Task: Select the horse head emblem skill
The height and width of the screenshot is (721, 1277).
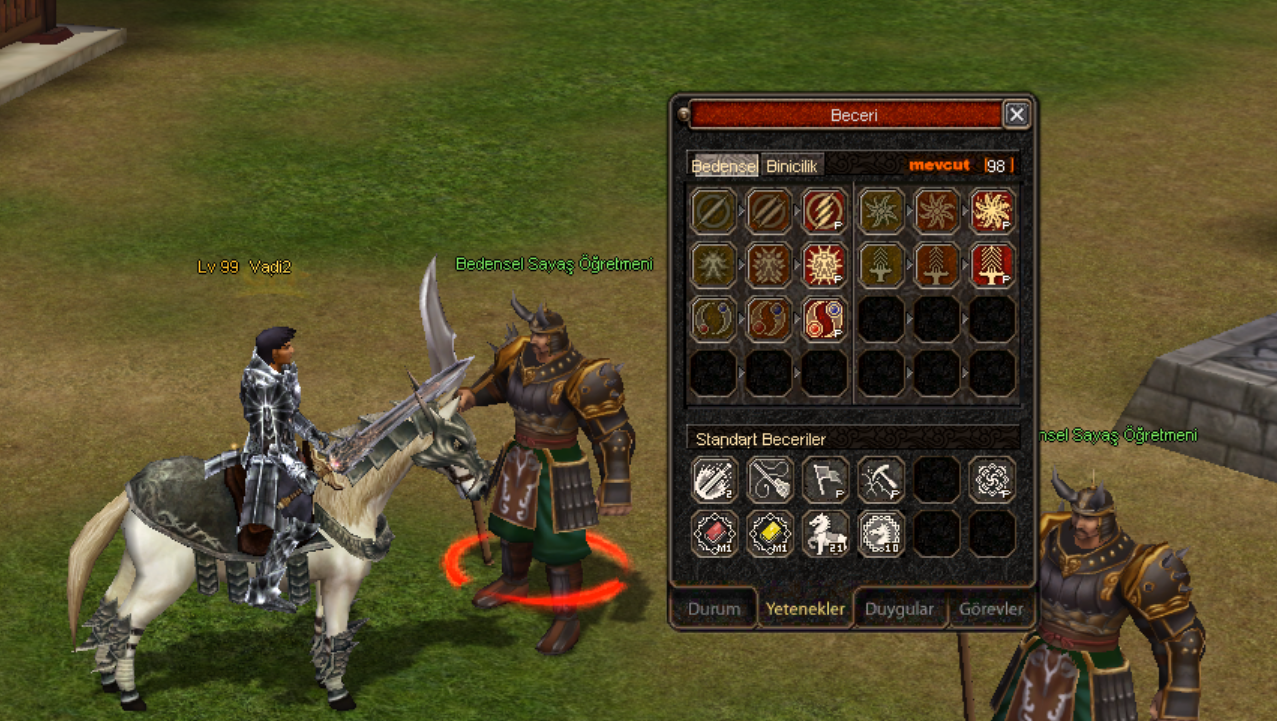Action: [881, 534]
